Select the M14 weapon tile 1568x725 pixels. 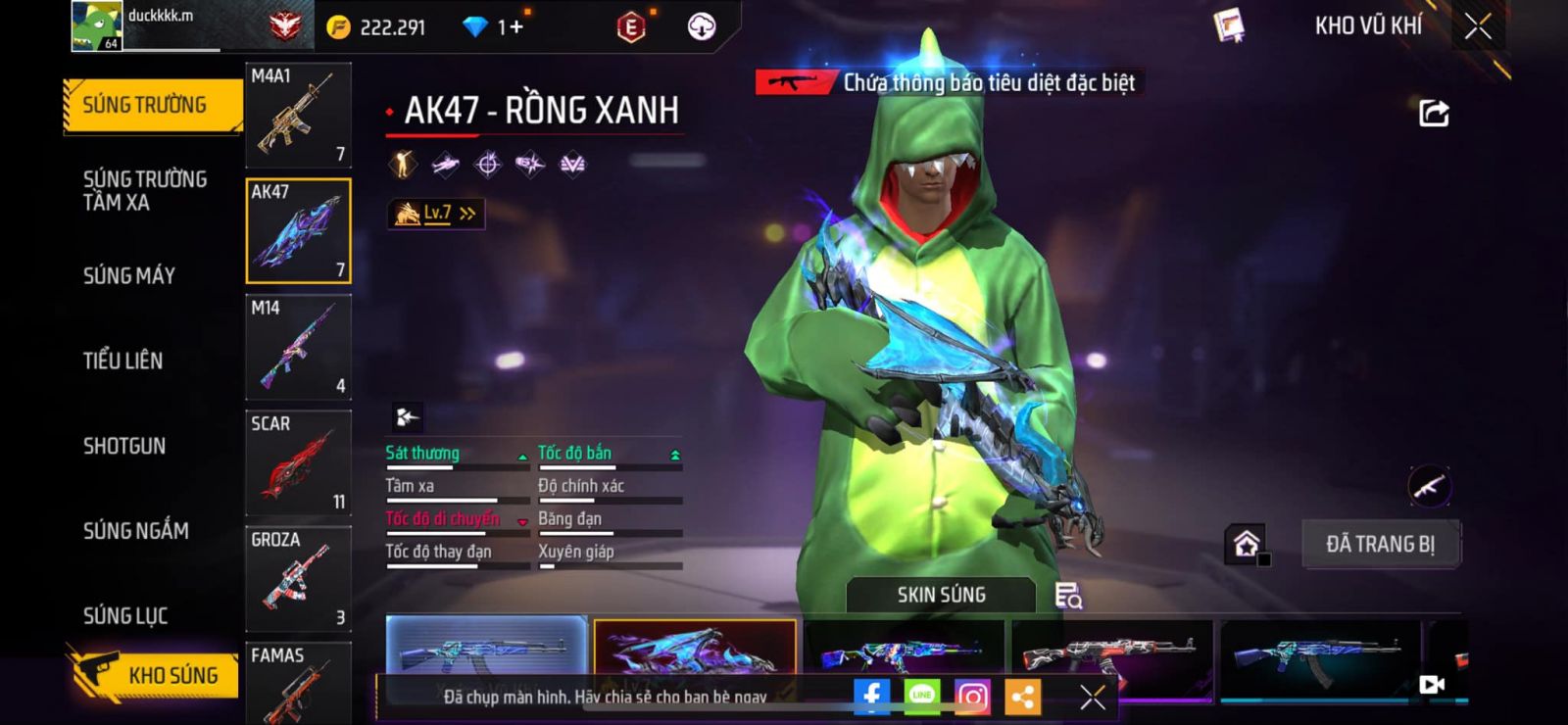pos(298,347)
